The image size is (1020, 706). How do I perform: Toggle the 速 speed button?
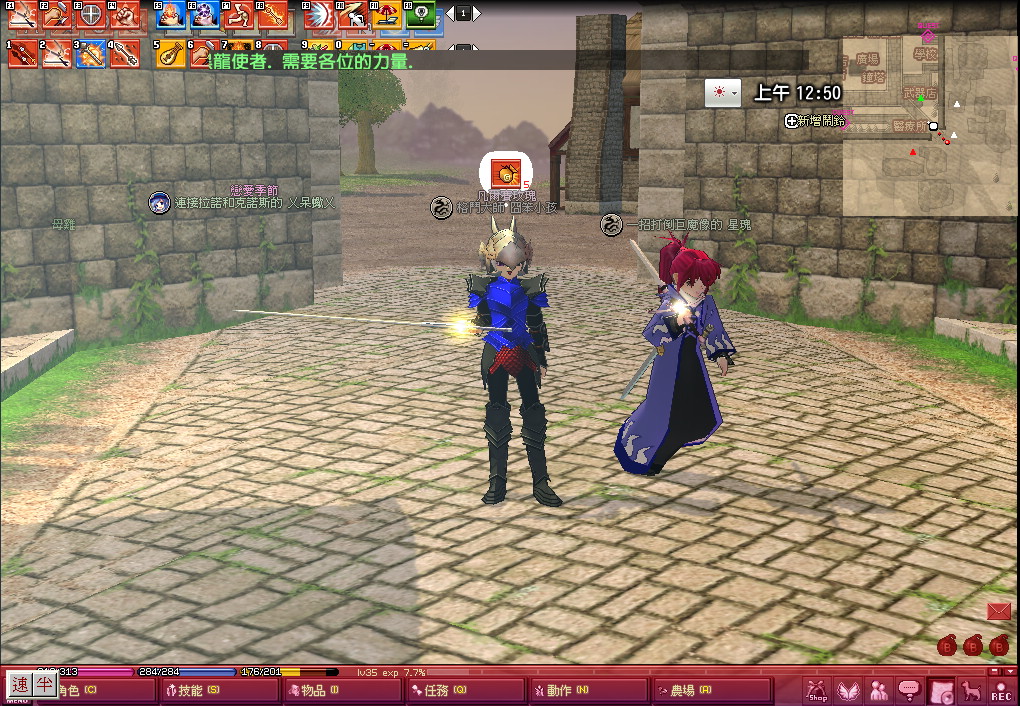click(x=20, y=684)
